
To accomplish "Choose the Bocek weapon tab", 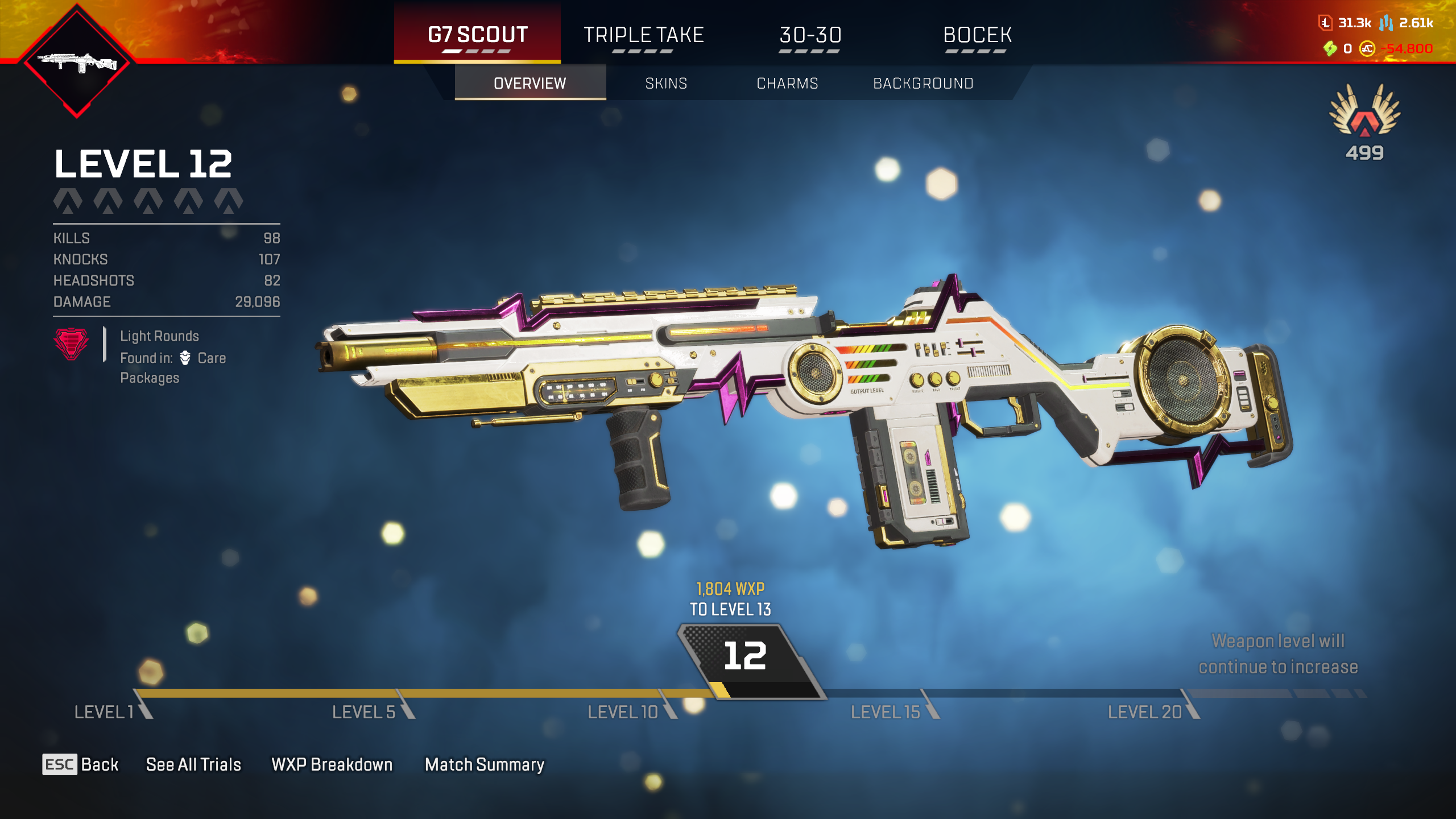I will [977, 35].
